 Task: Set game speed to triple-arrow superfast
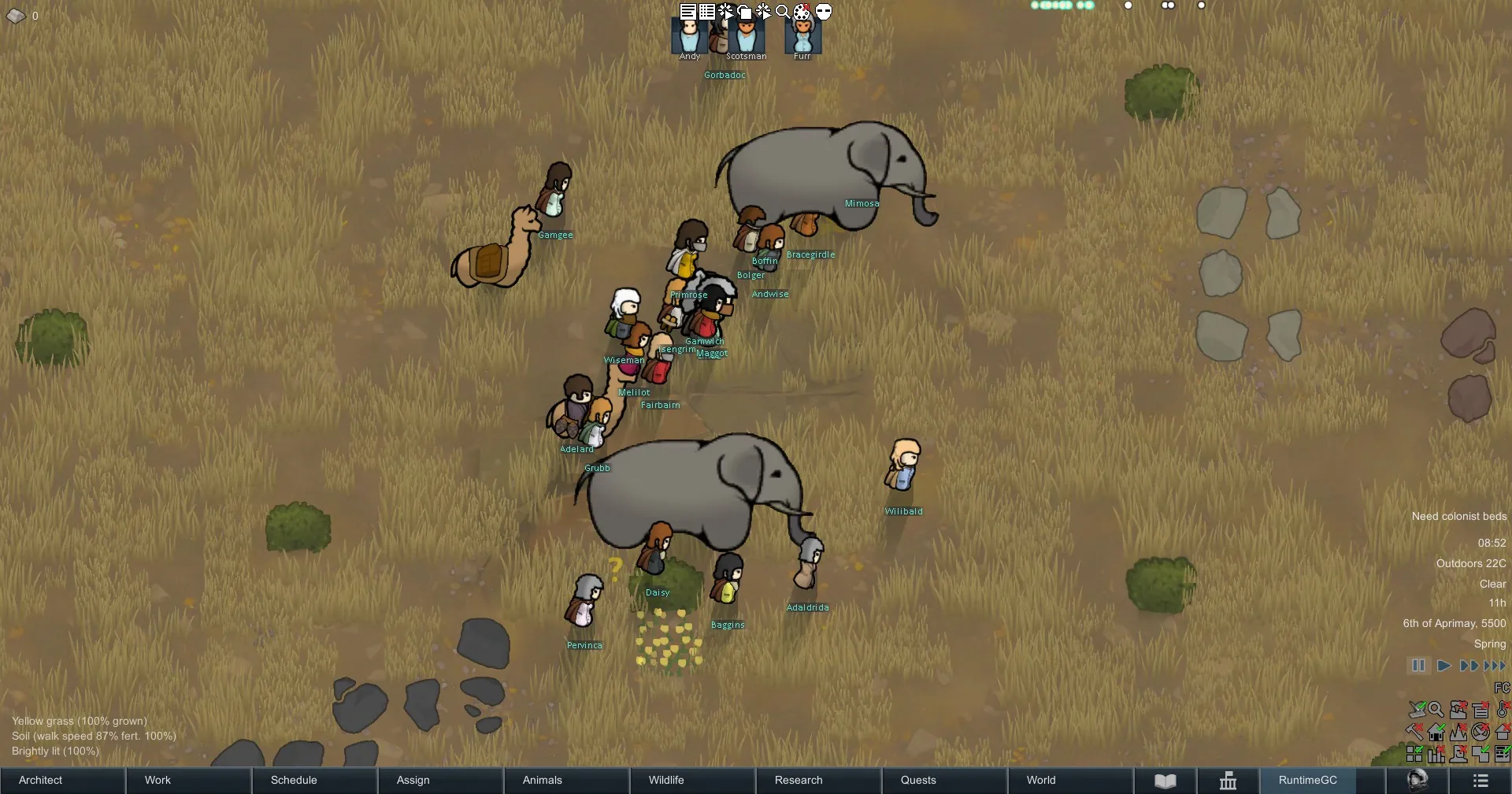1495,666
